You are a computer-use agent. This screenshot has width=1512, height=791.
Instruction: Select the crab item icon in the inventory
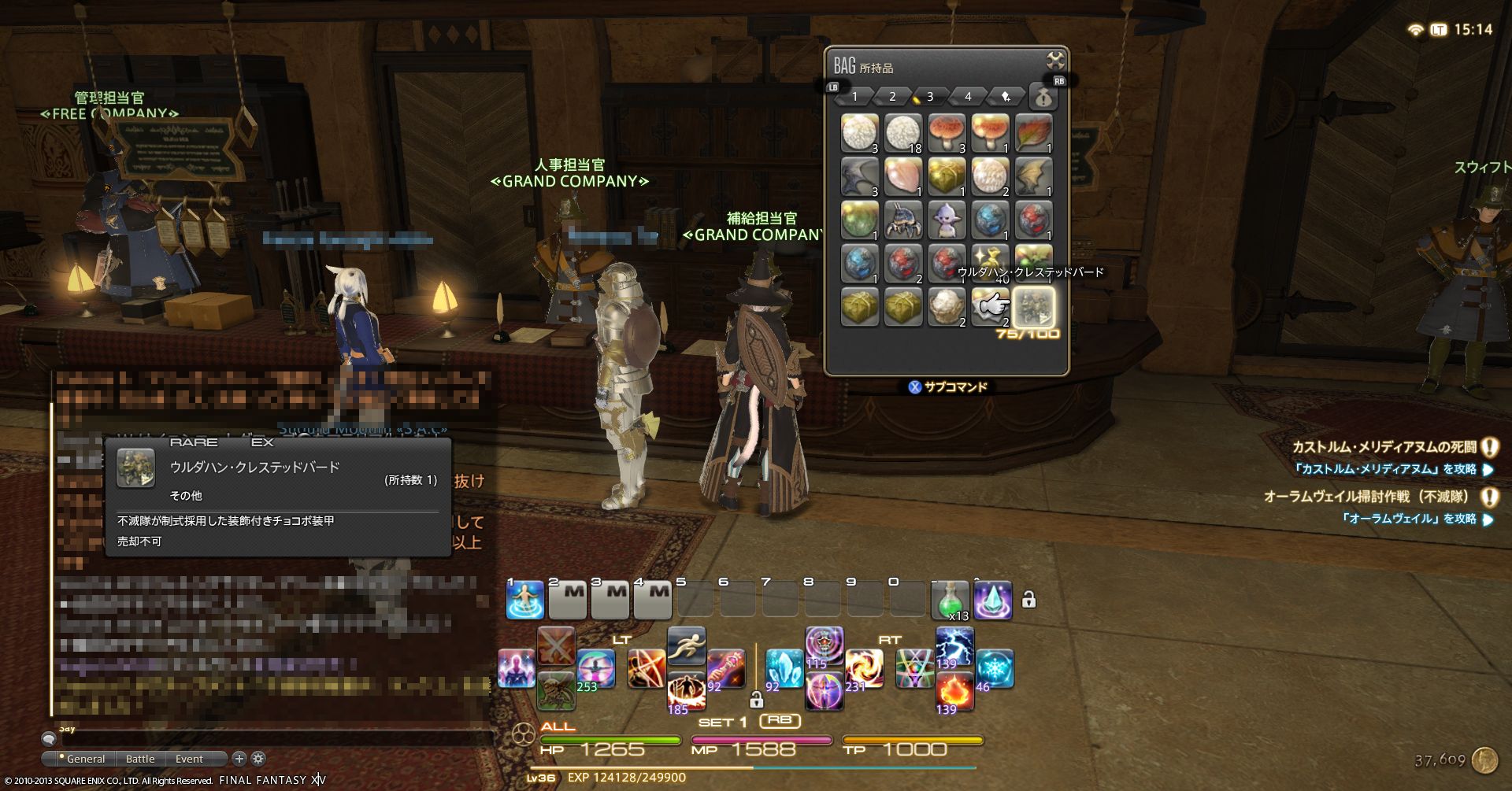click(902, 220)
